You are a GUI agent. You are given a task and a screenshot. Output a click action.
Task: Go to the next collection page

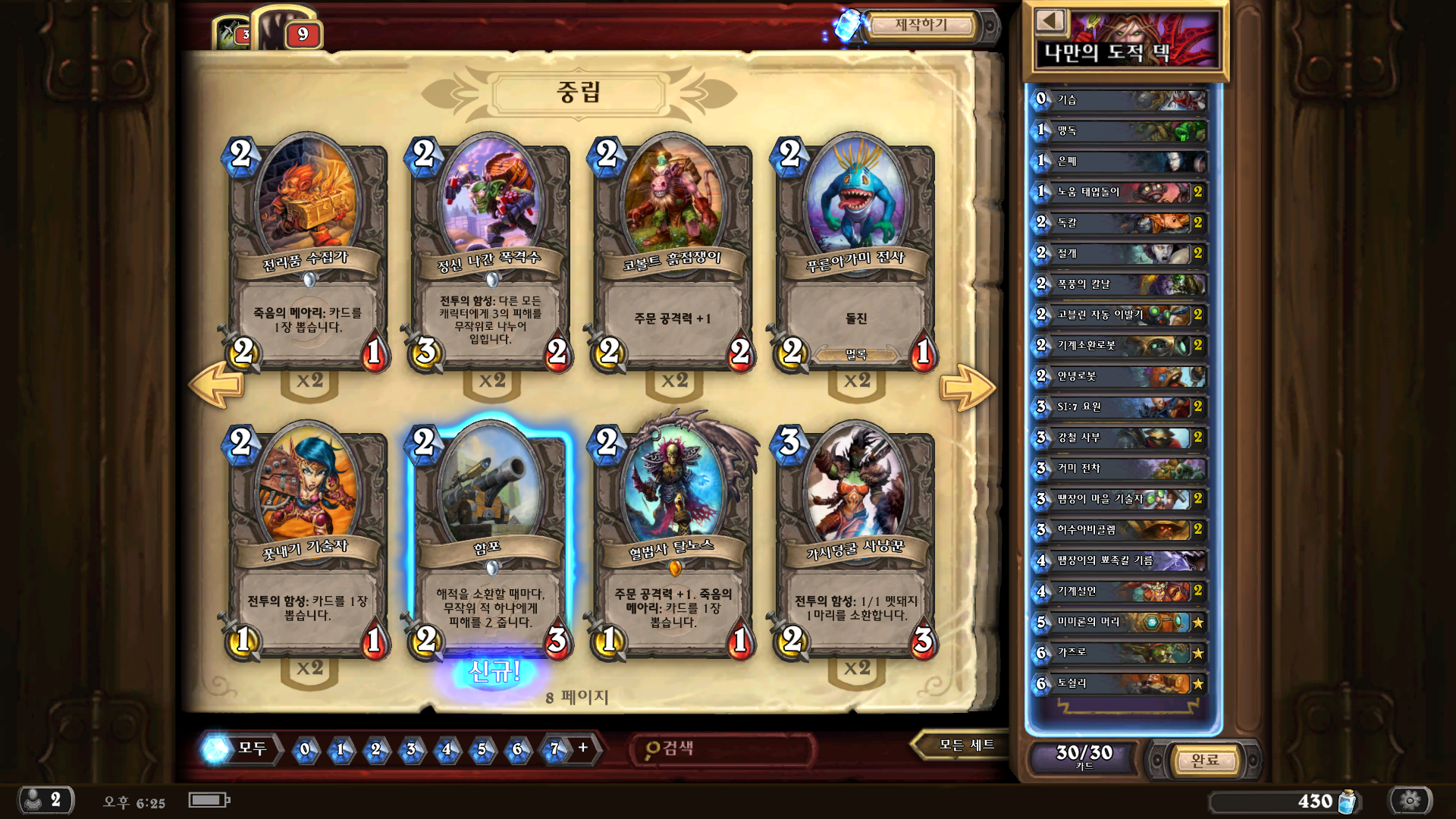[x=966, y=388]
